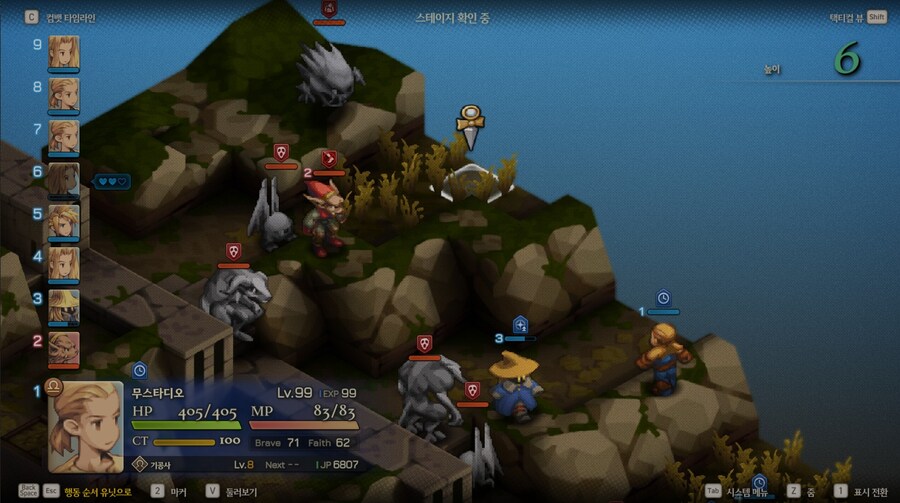Pick the turn 4 portrait in timeline
The width and height of the screenshot is (900, 503).
(x=64, y=263)
